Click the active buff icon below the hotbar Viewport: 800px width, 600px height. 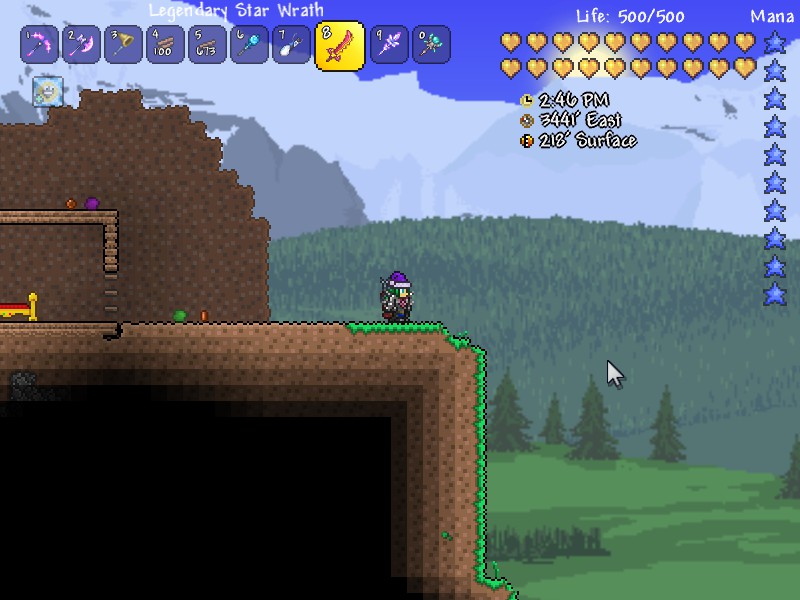point(46,92)
